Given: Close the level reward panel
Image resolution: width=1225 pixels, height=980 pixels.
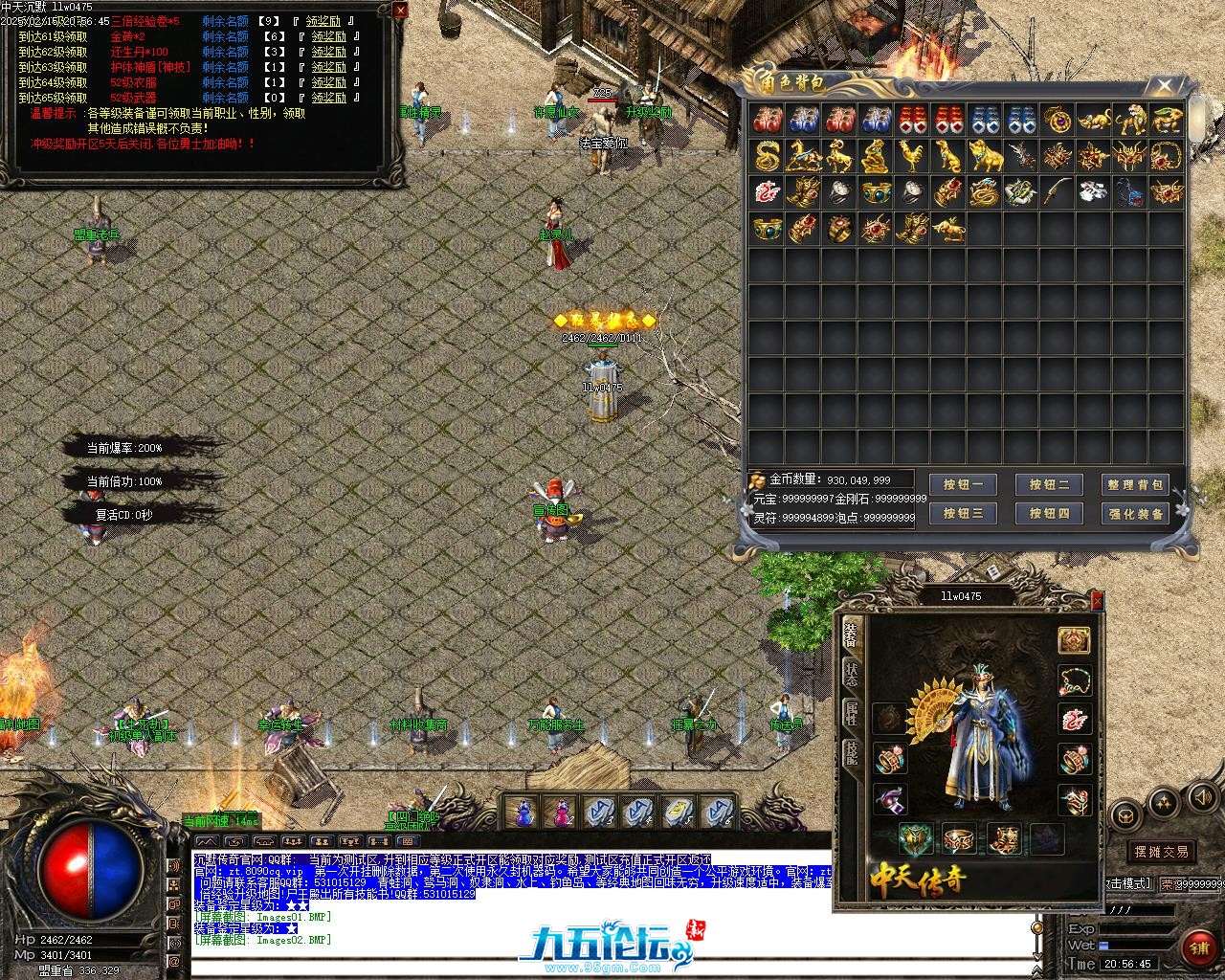Looking at the screenshot, I should [x=399, y=11].
